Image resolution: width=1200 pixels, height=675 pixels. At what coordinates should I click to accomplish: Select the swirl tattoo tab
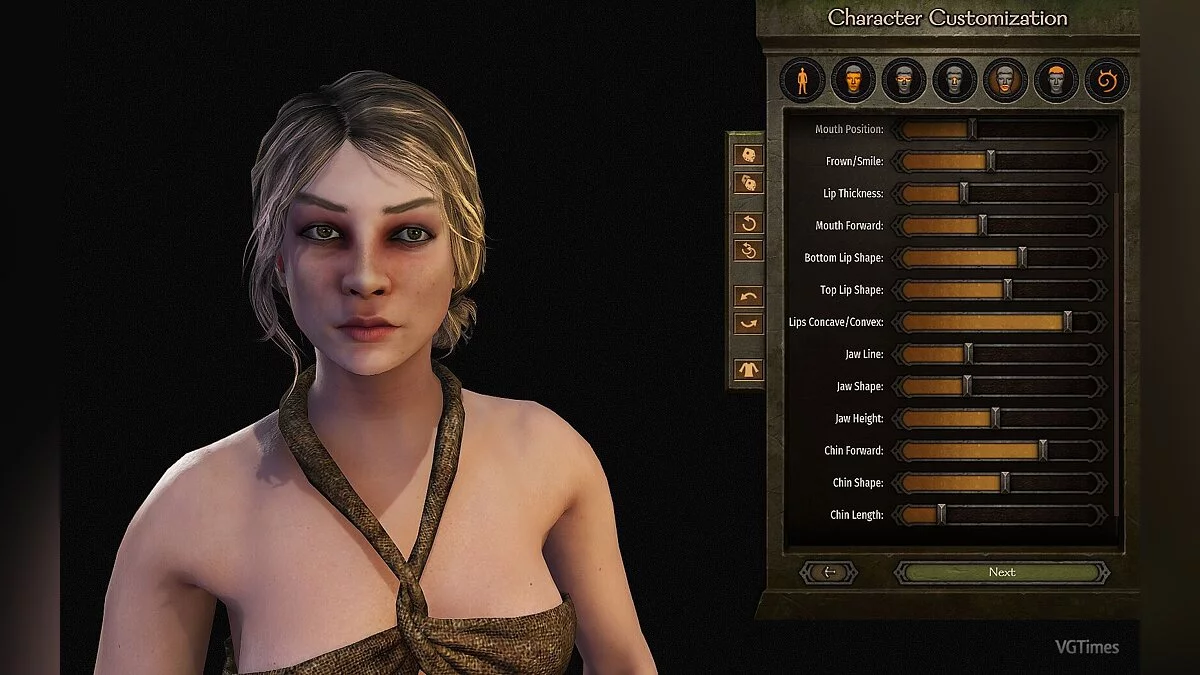[x=1107, y=80]
